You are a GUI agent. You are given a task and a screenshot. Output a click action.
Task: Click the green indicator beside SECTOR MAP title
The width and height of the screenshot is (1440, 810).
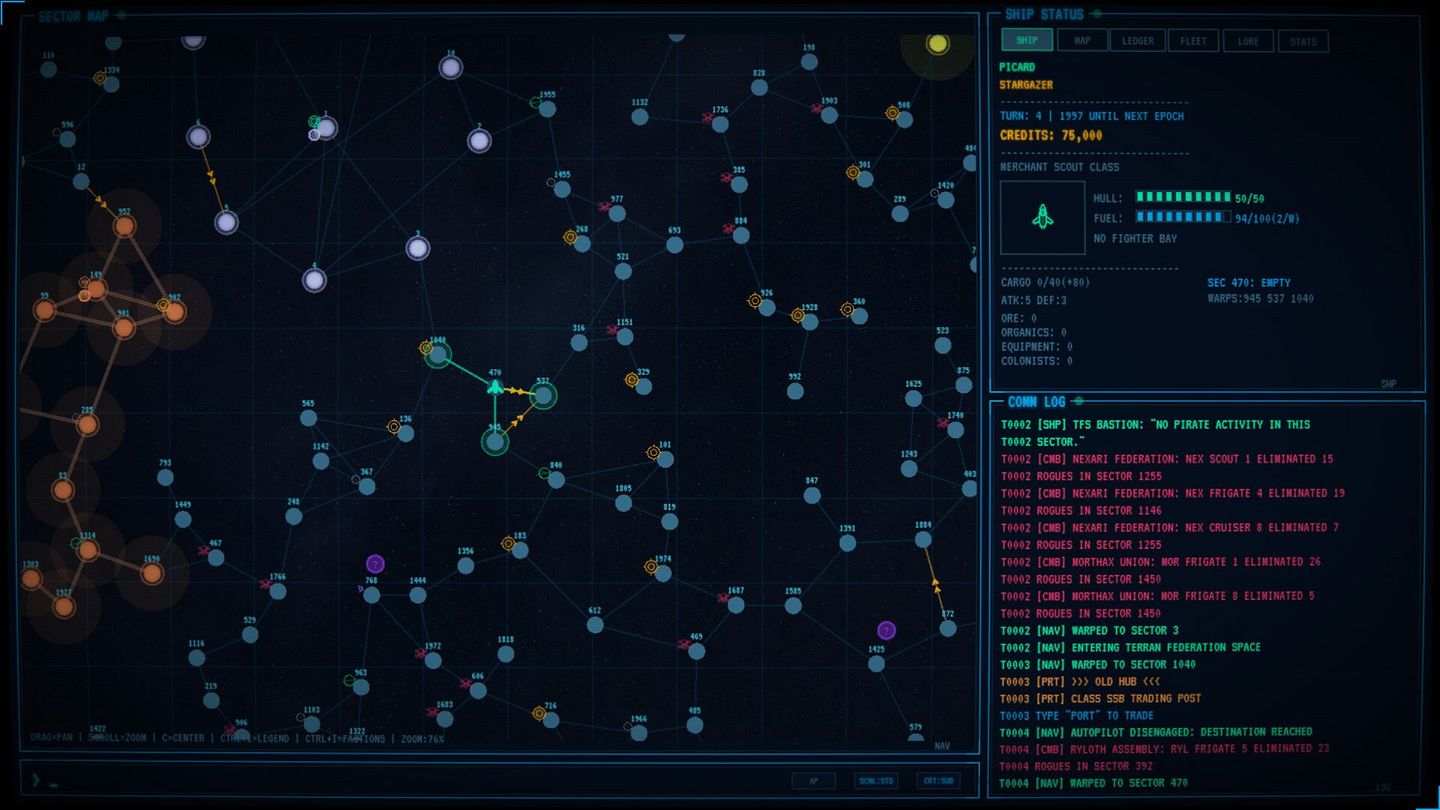point(121,15)
